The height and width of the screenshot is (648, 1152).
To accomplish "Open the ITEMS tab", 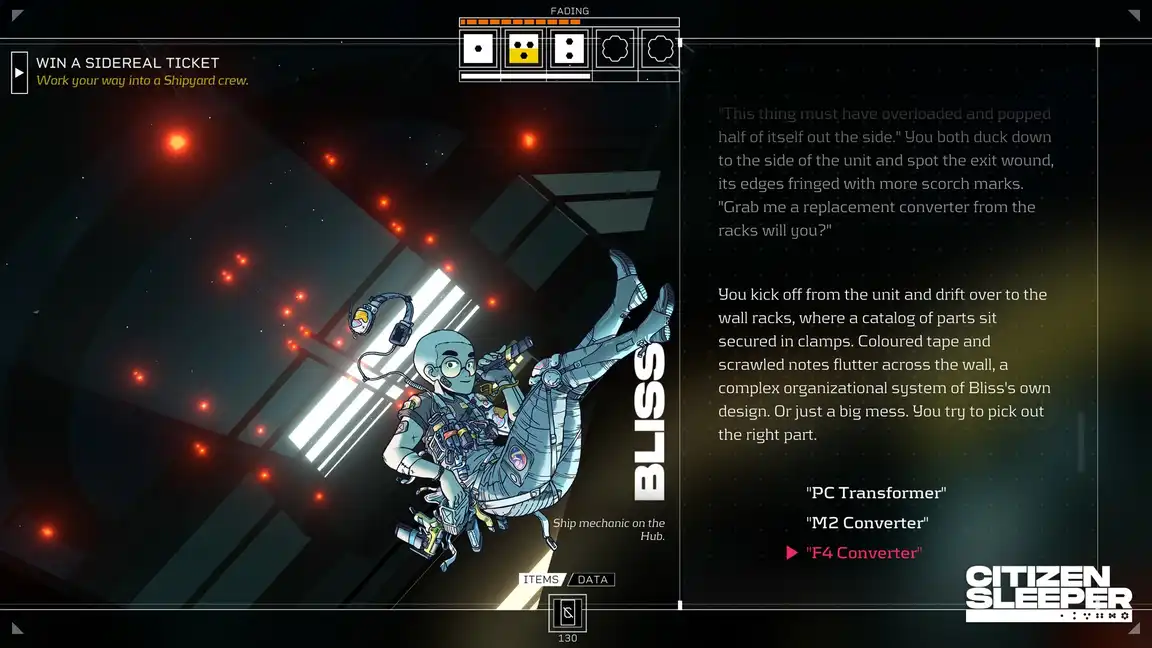I will 541,580.
